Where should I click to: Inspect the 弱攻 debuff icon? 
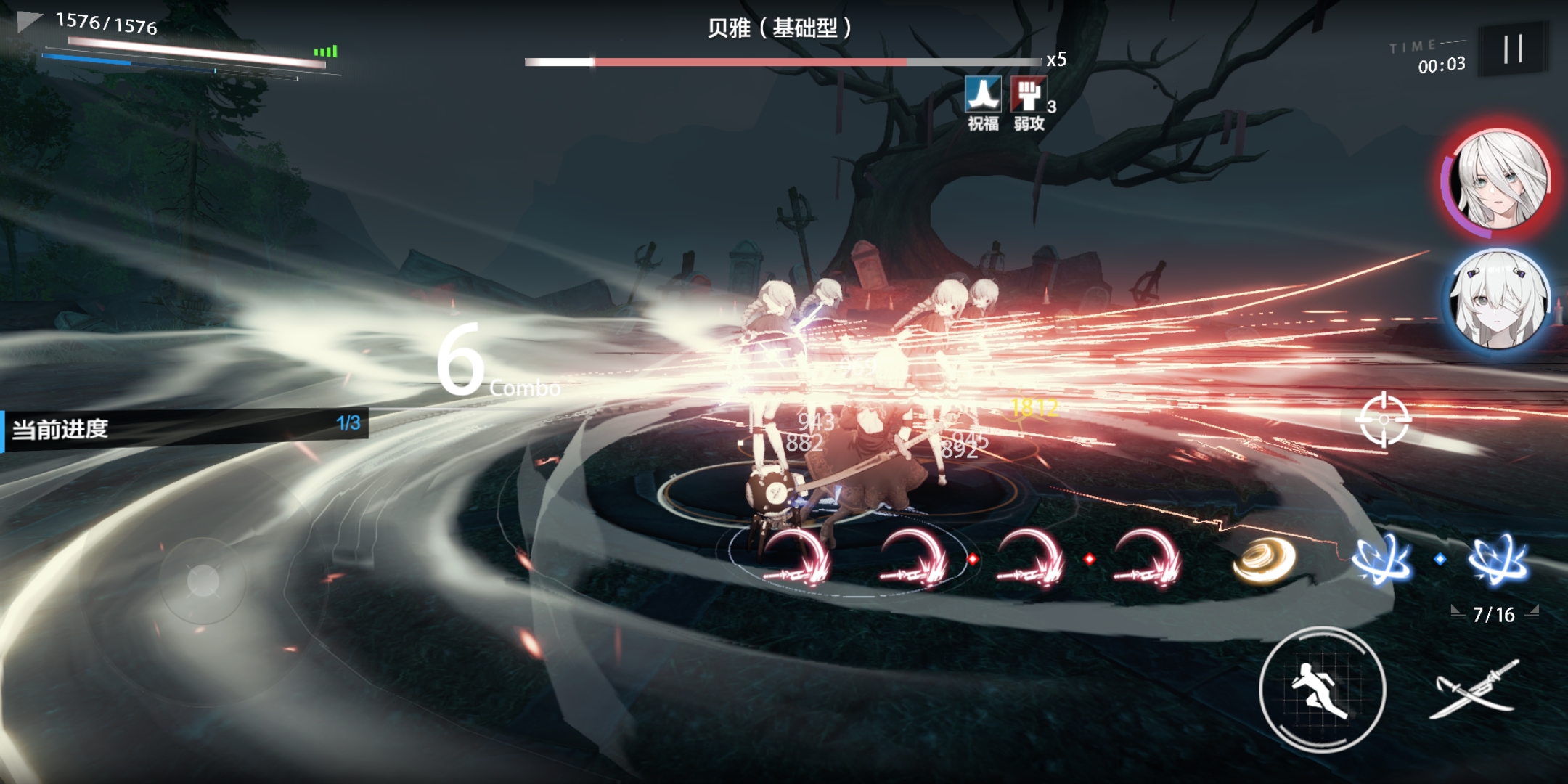[1028, 95]
